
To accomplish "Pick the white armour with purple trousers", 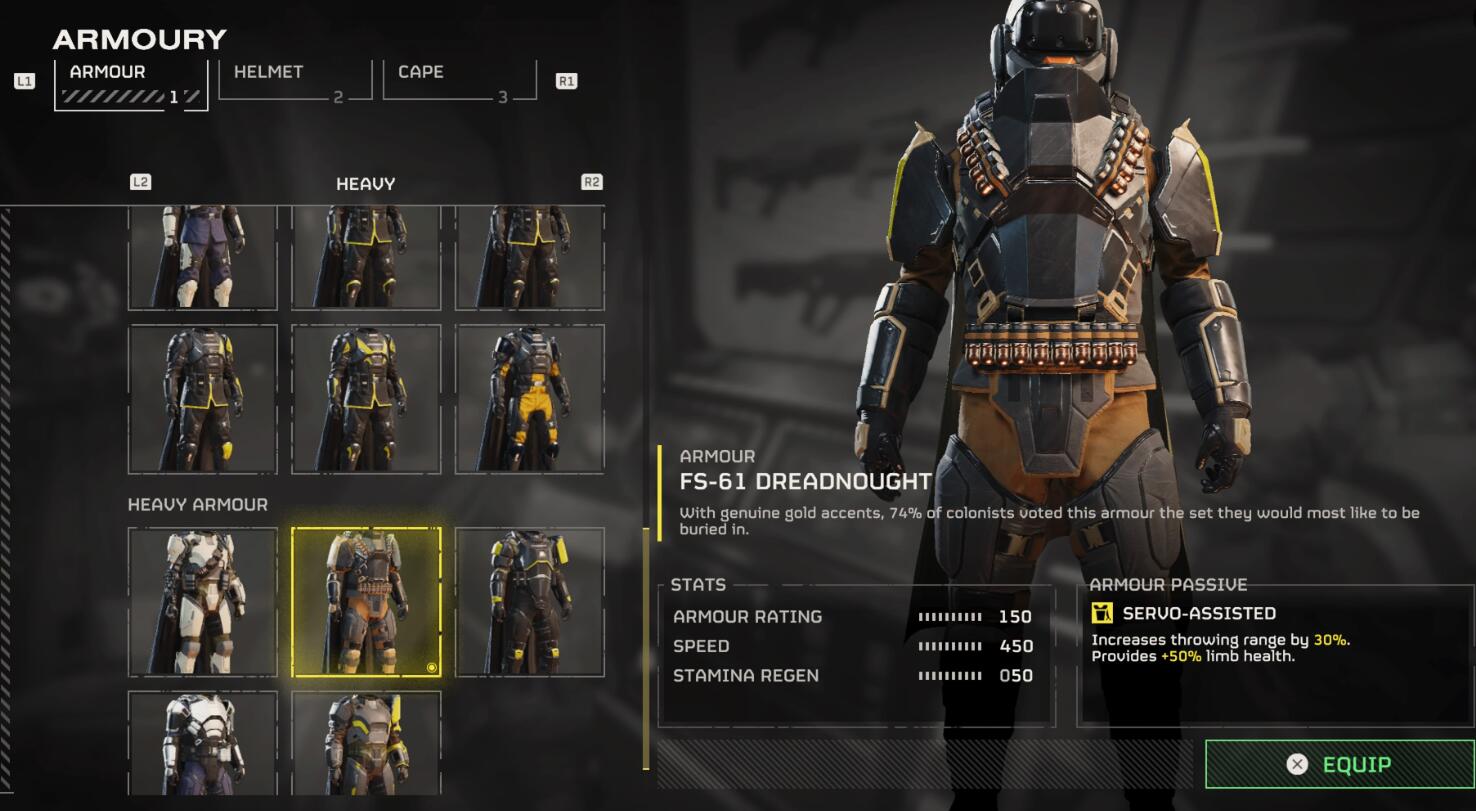I will 203,743.
